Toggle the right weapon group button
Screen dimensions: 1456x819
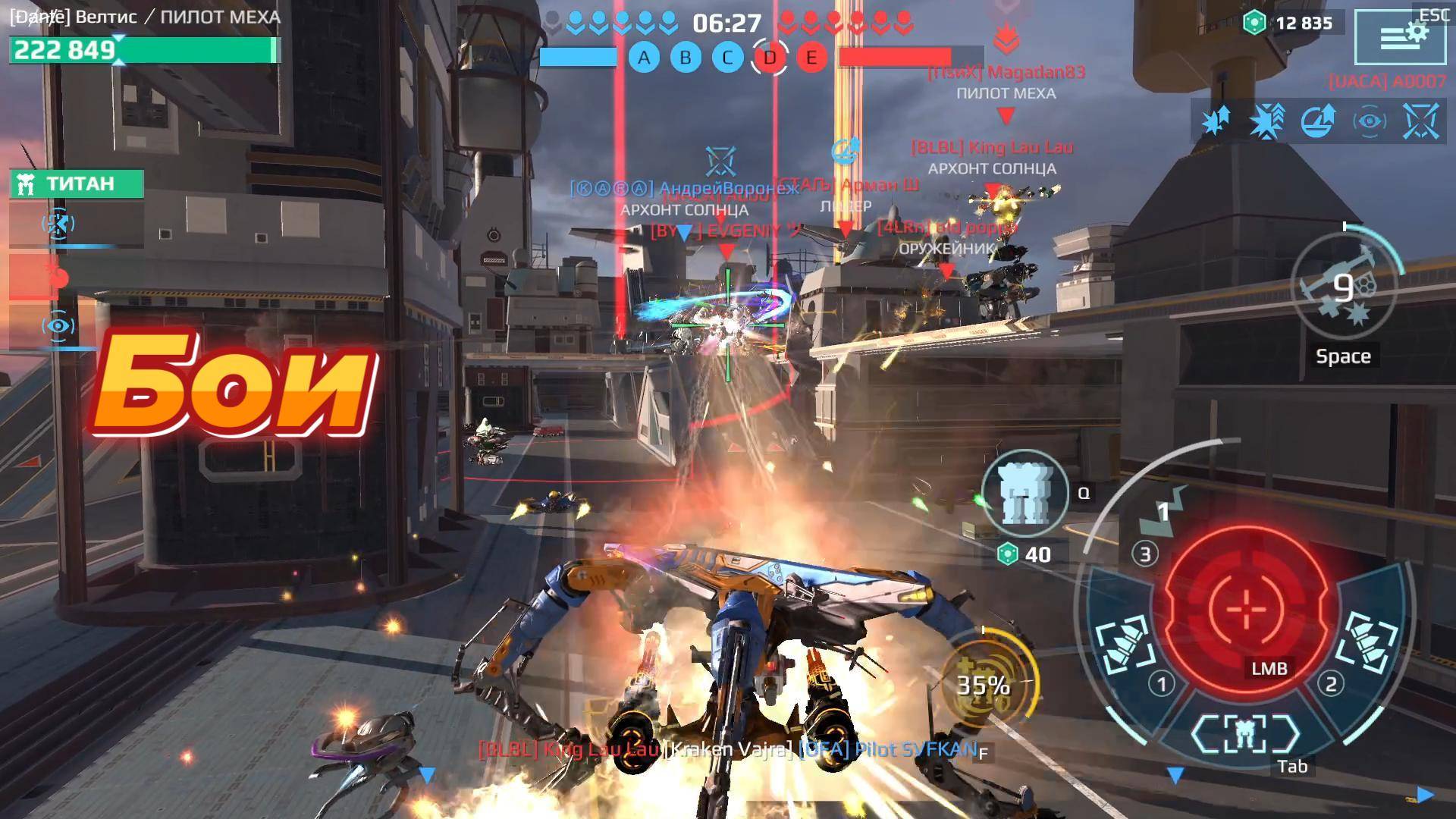pyautogui.click(x=1366, y=645)
